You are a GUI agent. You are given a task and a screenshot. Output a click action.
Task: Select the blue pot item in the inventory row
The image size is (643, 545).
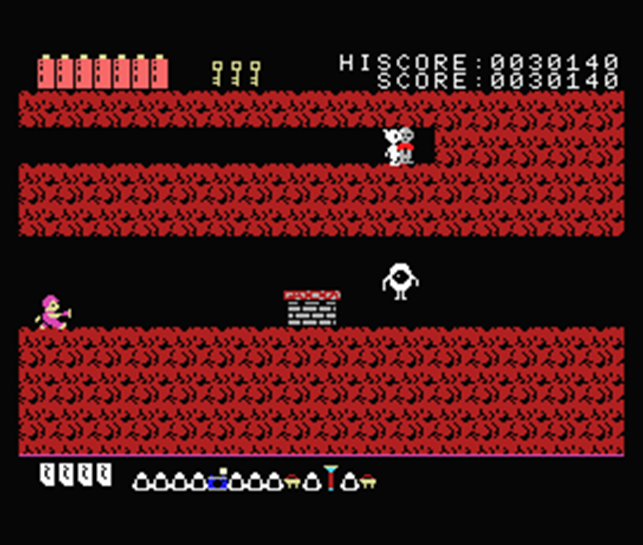(x=220, y=481)
